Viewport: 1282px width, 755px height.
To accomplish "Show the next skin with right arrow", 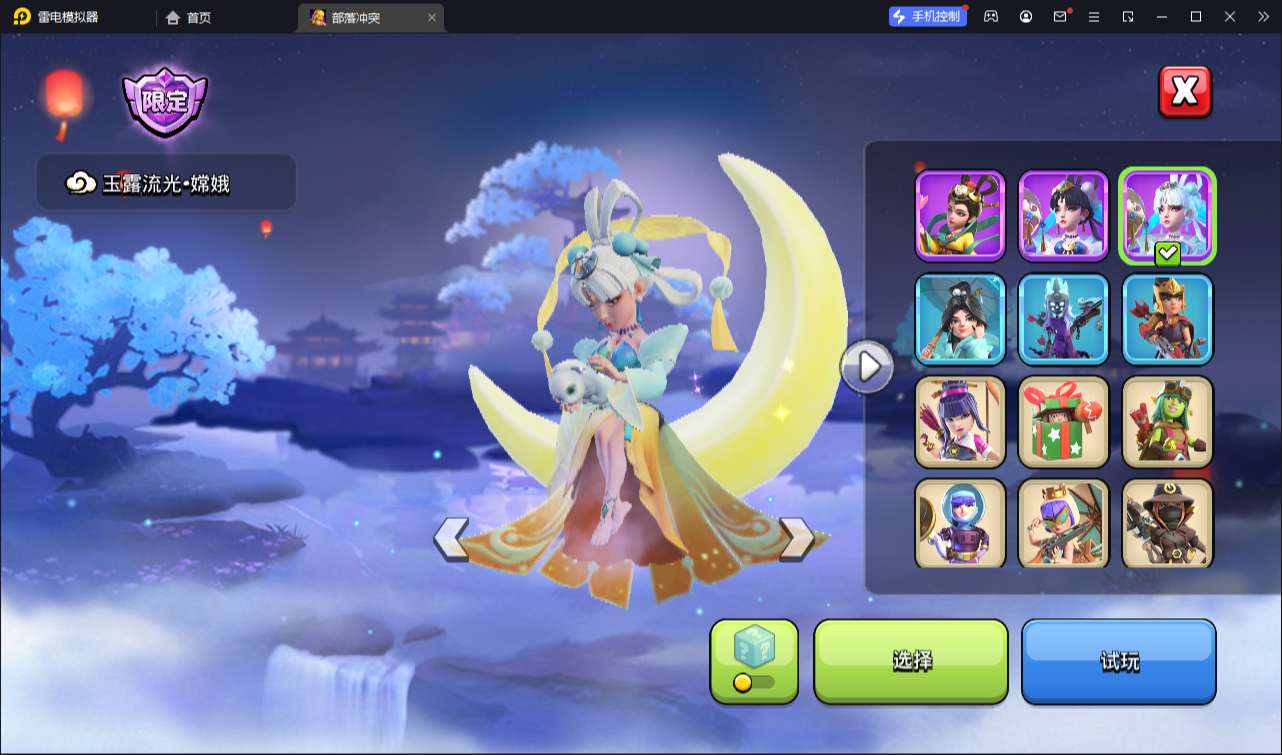I will [x=797, y=538].
